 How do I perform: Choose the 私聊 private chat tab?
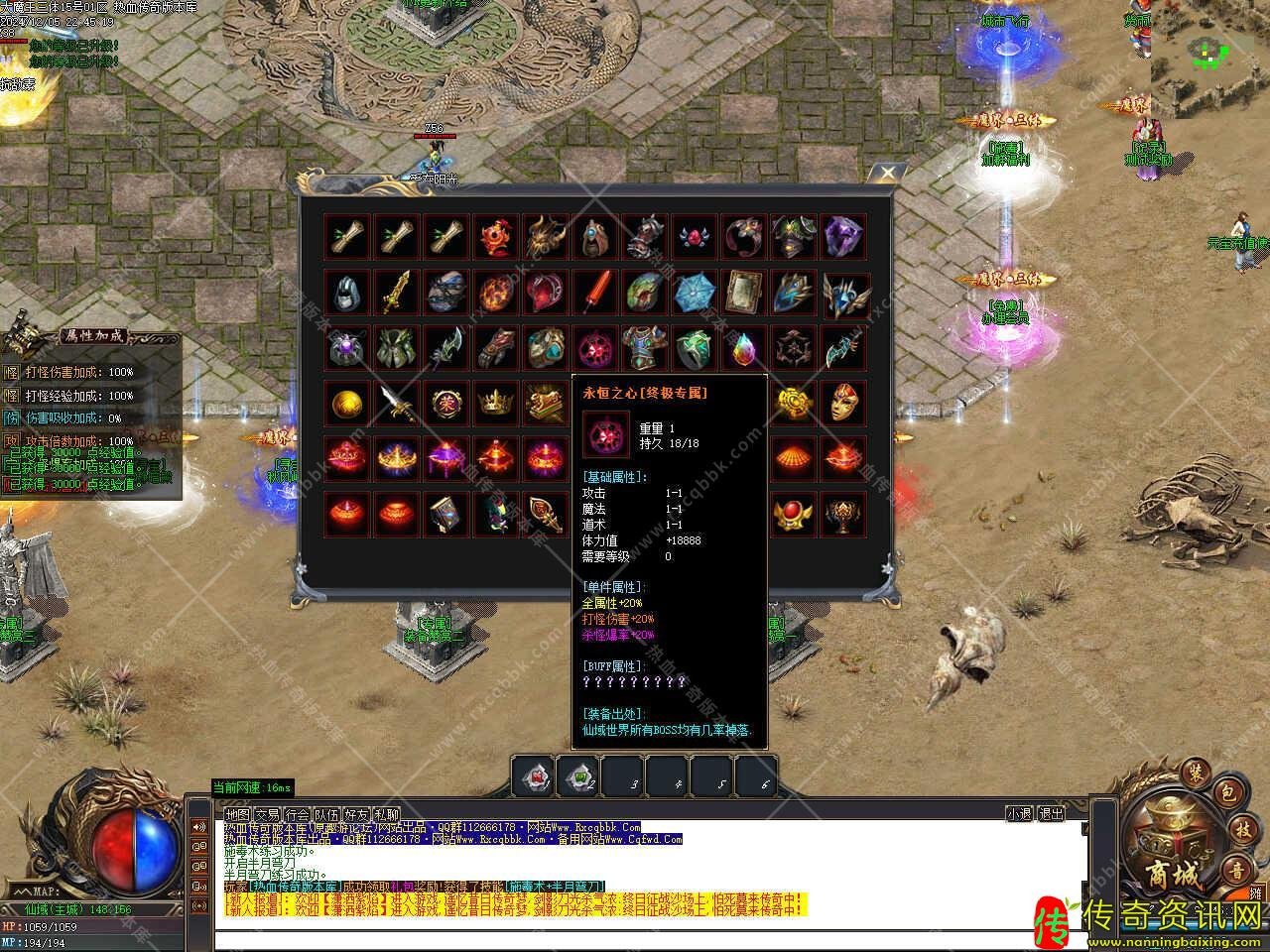pos(386,814)
